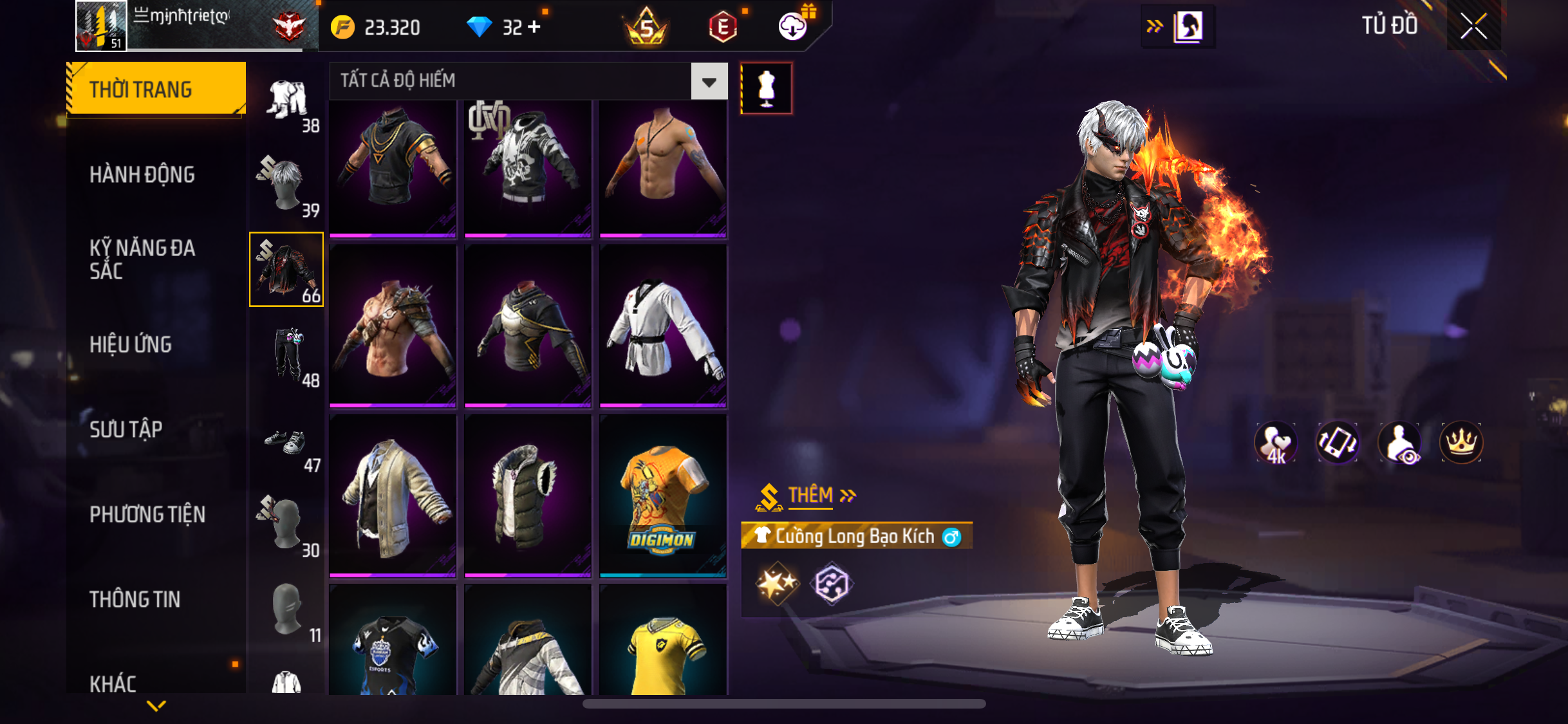Open the gold crown icon beside the character

1461,442
